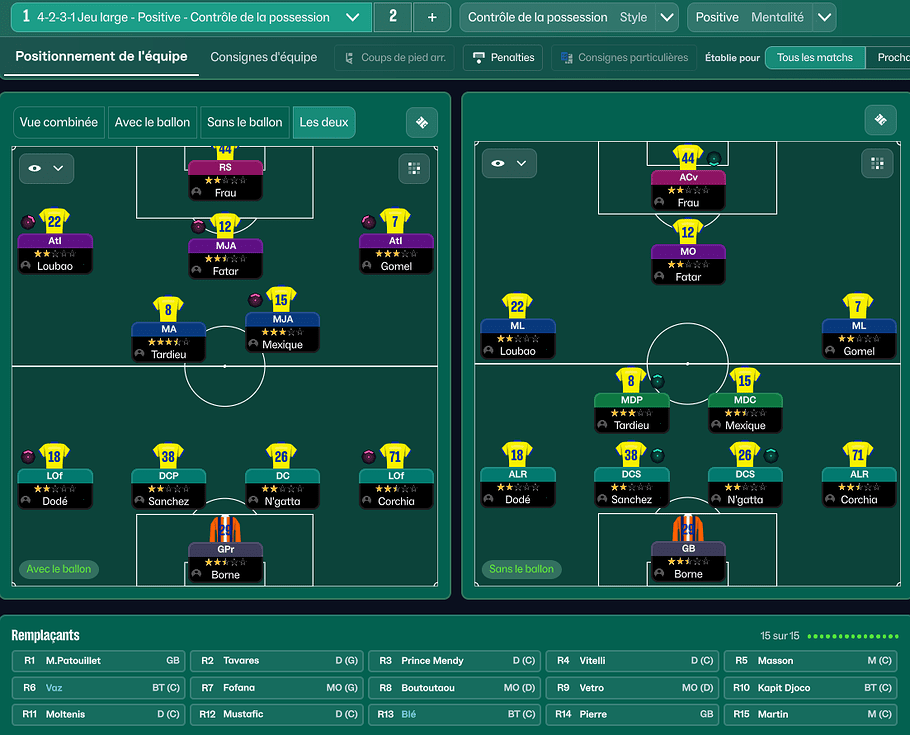
Task: Select Tous les matchs option
Action: coord(814,57)
